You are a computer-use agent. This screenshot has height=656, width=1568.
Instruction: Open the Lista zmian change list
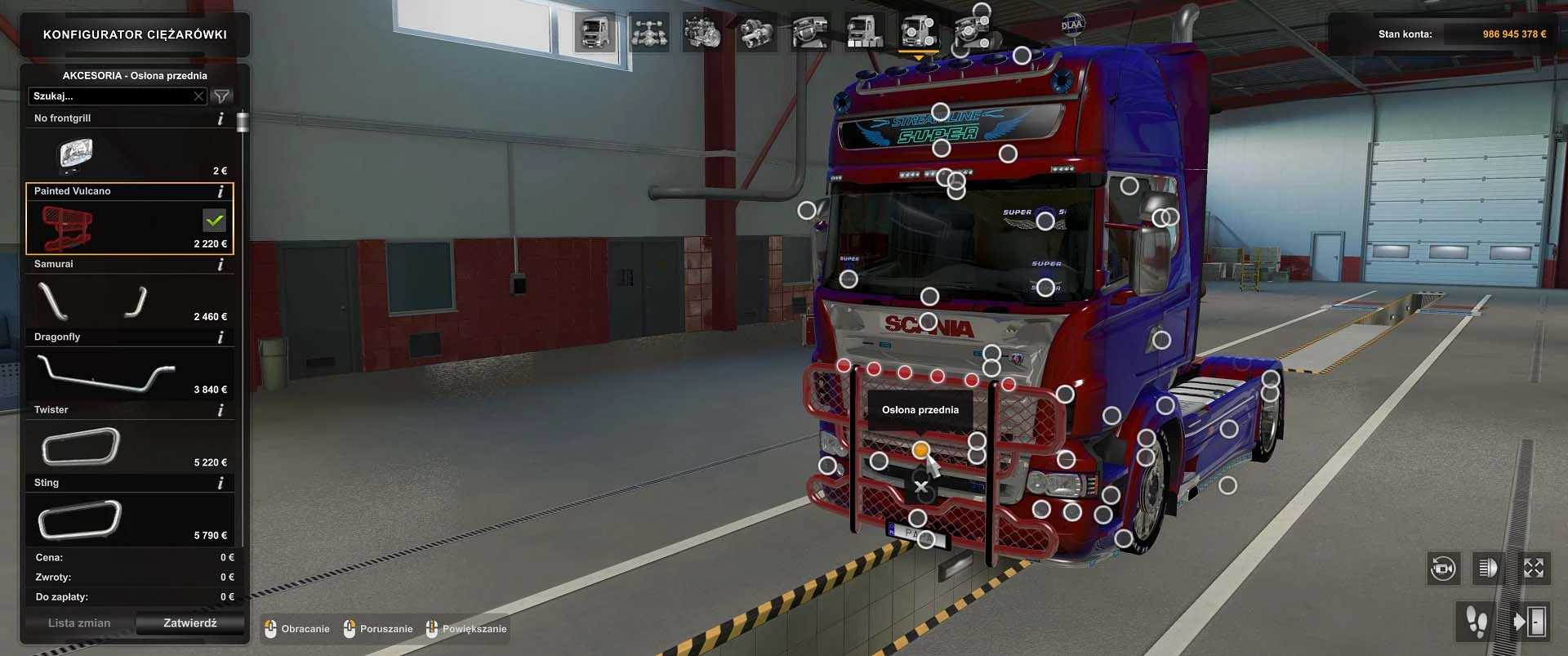[79, 623]
